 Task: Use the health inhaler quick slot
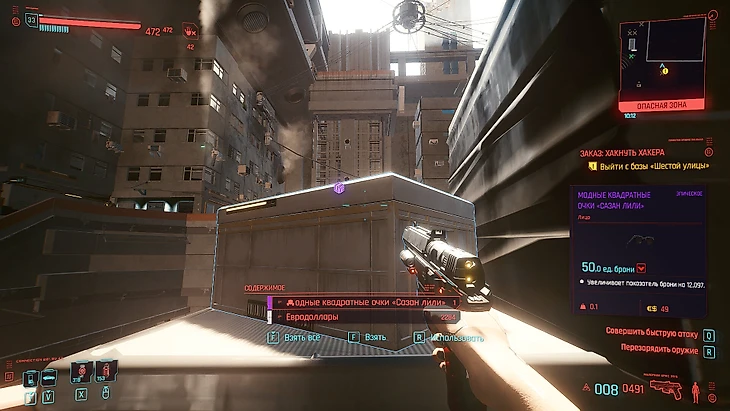(x=106, y=374)
